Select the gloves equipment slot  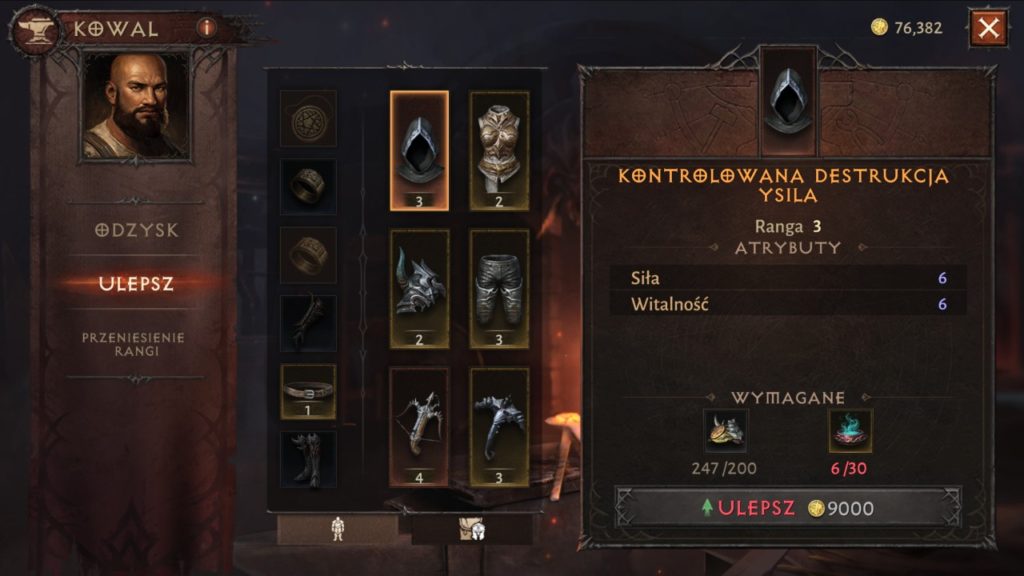pos(308,322)
